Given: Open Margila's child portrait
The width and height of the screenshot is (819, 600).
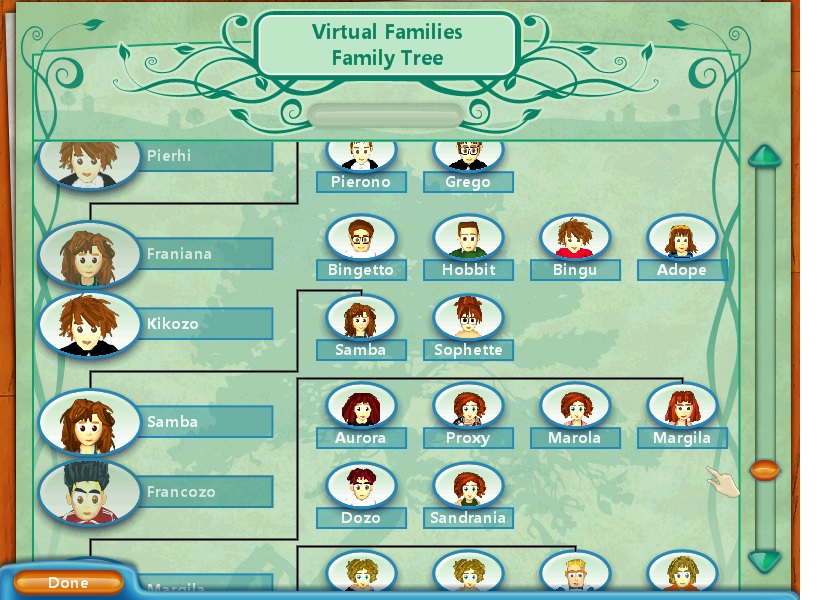Looking at the screenshot, I should pos(682,408).
